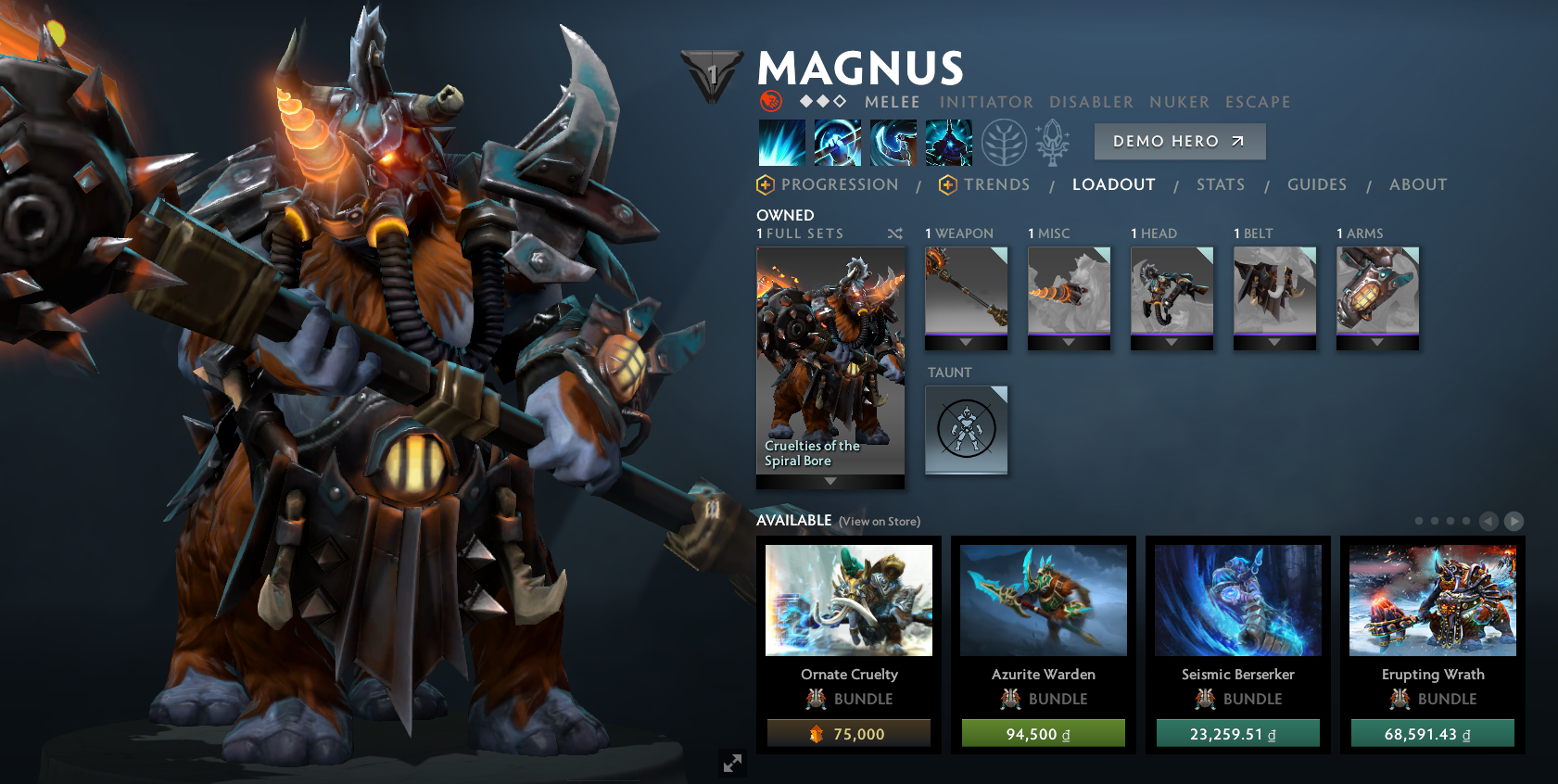
Task: Pick the Head slot item
Action: [1172, 292]
